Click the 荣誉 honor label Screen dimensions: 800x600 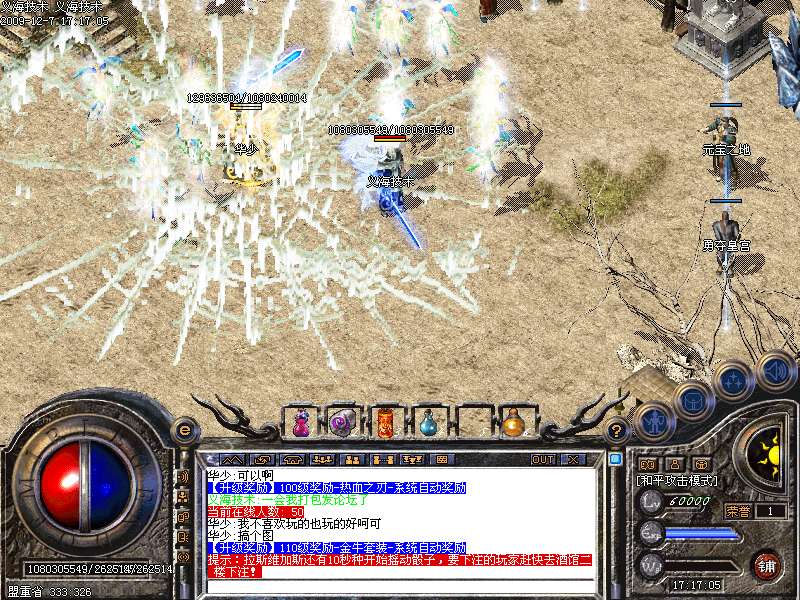pos(737,510)
